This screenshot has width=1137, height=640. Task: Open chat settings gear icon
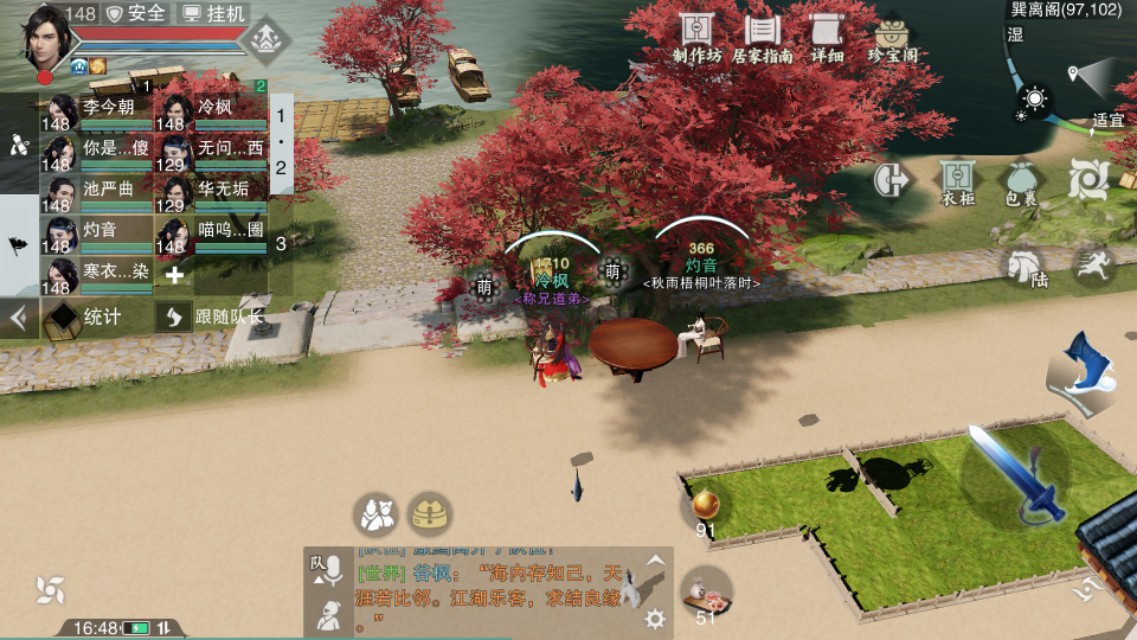click(x=655, y=619)
